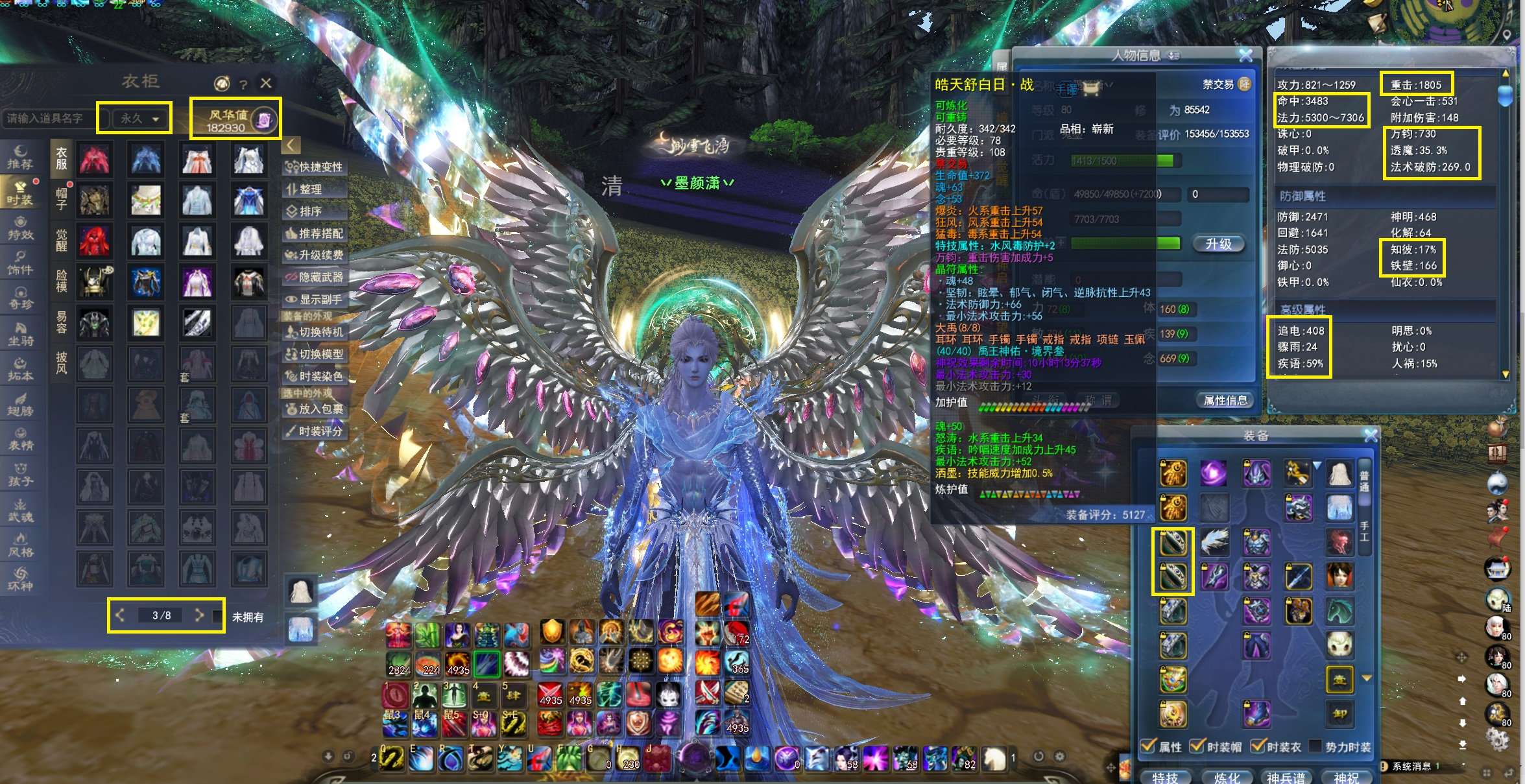The height and width of the screenshot is (784, 1525).
Task: Toggle the 时装帽 checkbox
Action: [x=1197, y=746]
